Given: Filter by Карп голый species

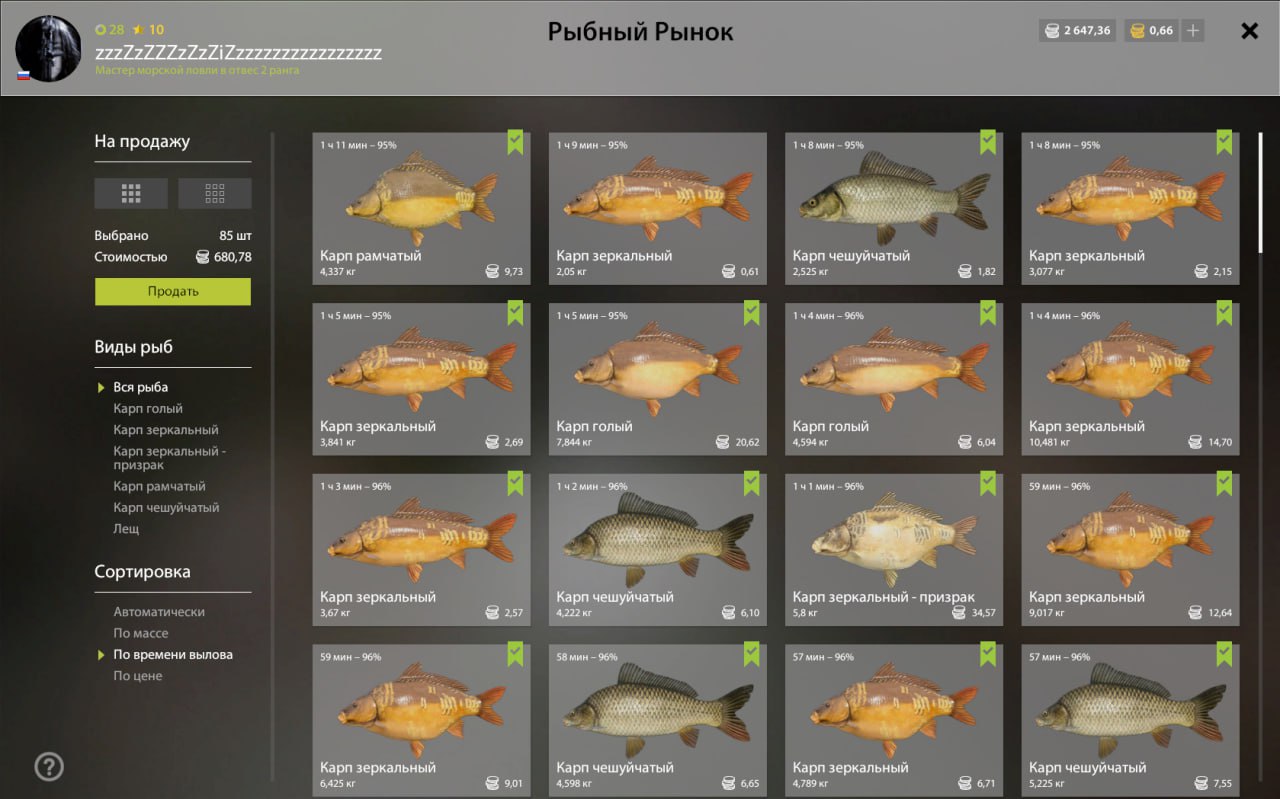Looking at the screenshot, I should pos(148,408).
